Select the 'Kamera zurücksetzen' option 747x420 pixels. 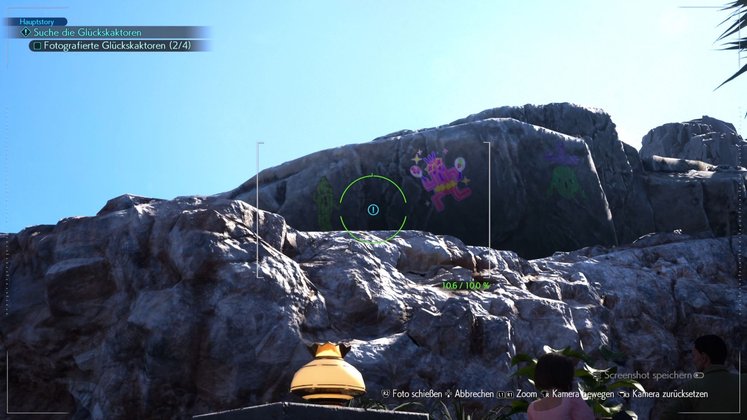(x=676, y=394)
